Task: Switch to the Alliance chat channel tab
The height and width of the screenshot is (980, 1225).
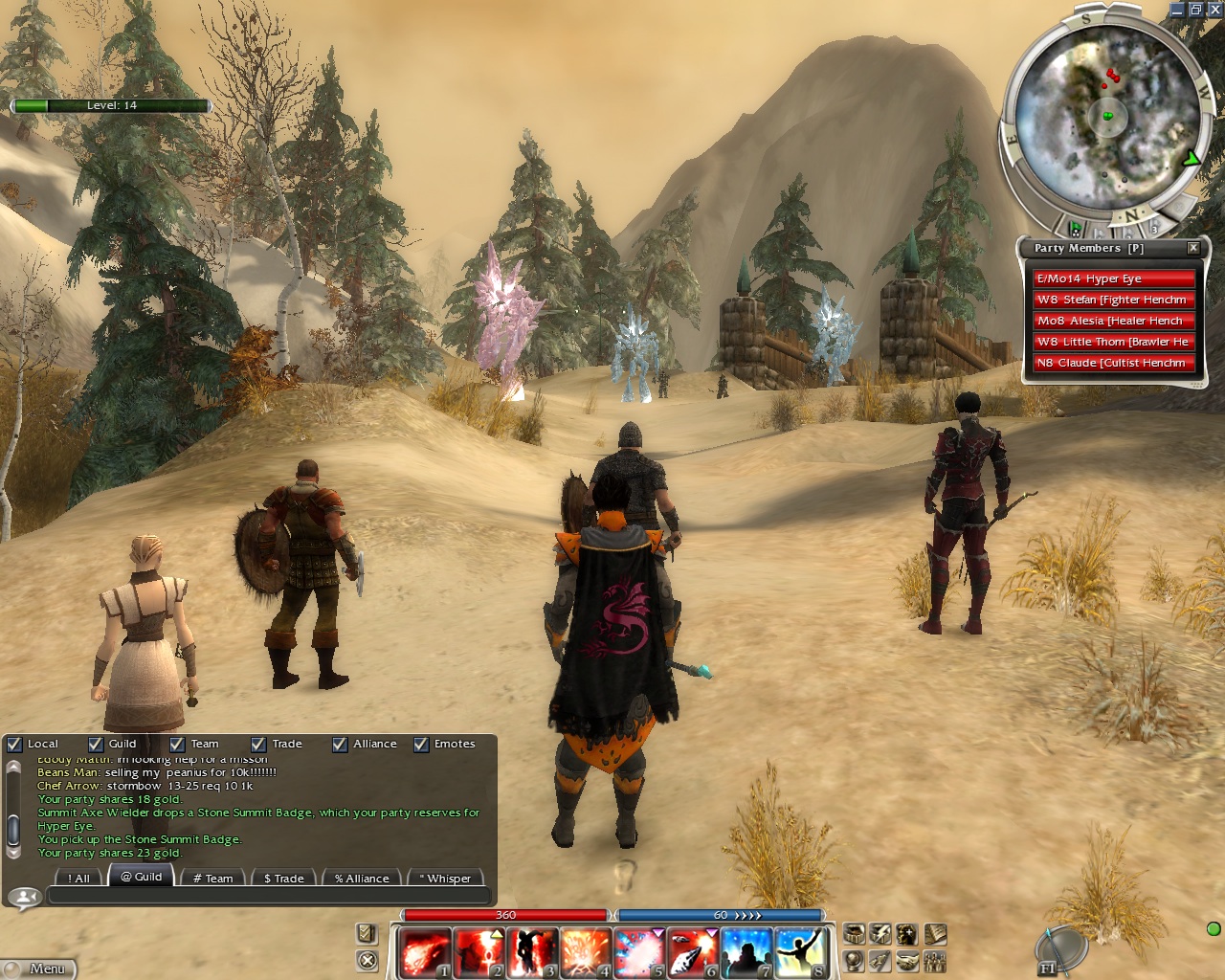Action: (x=362, y=878)
